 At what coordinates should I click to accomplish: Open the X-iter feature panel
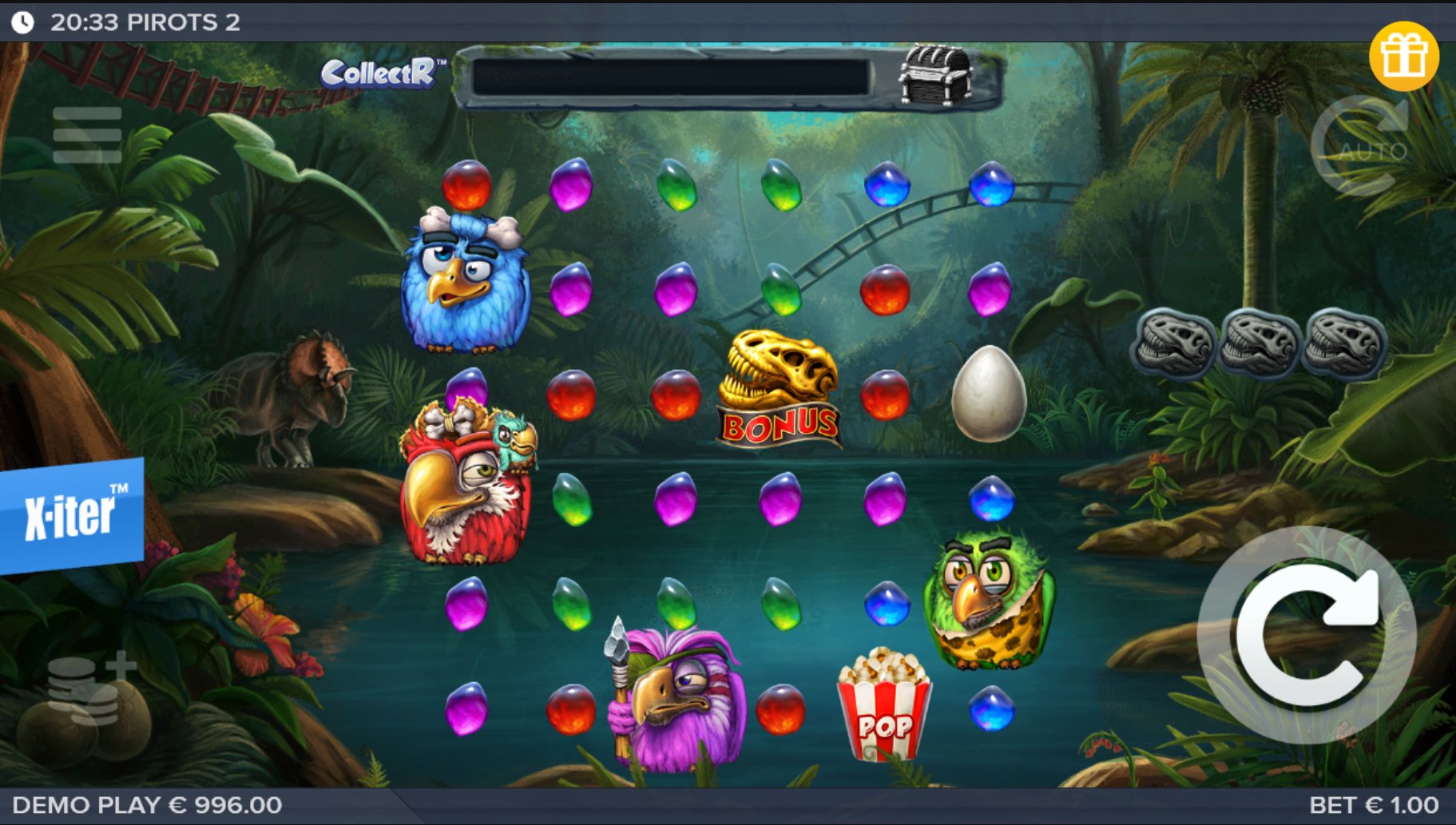click(70, 515)
